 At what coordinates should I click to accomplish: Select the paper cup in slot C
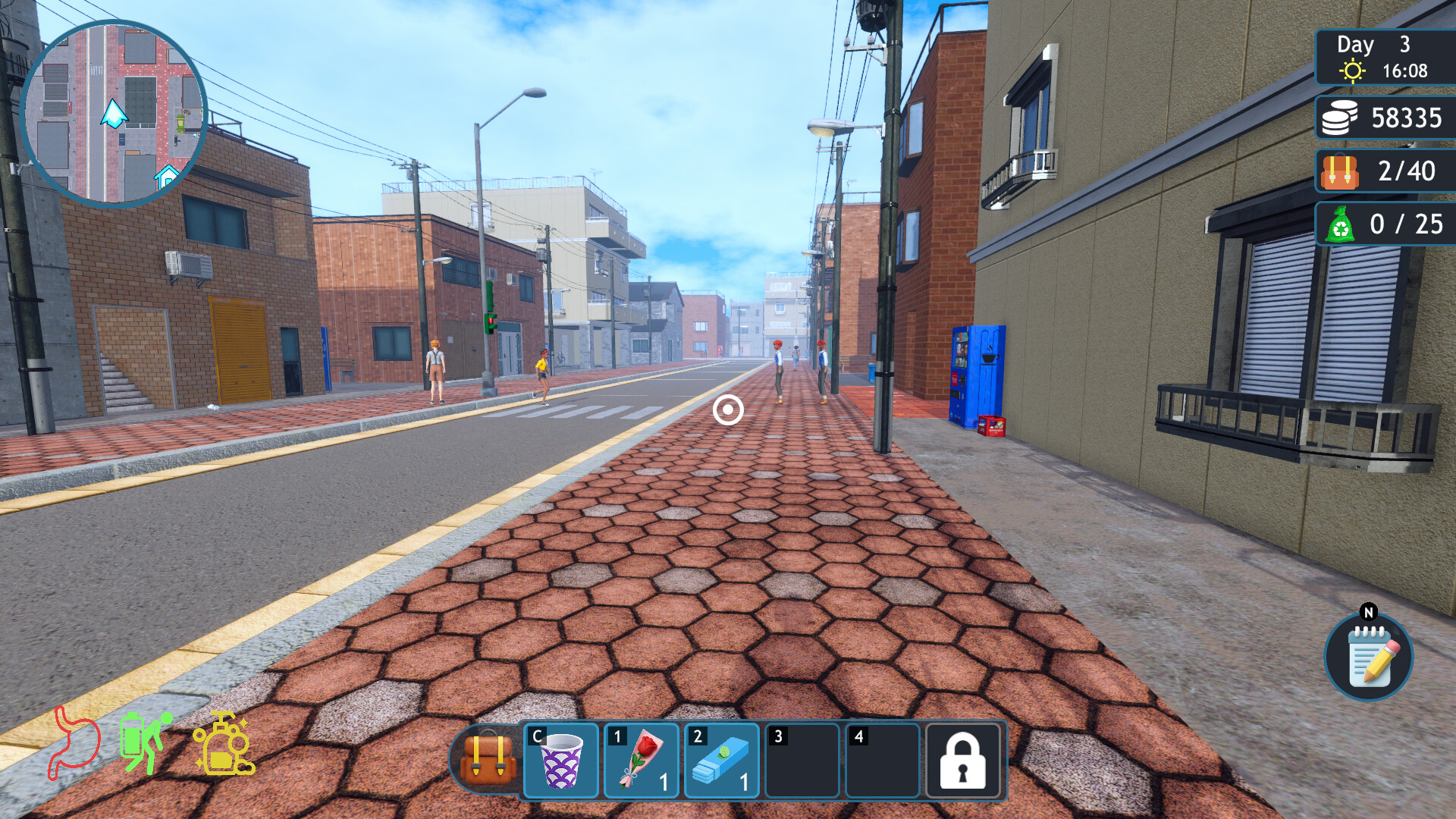(x=561, y=761)
